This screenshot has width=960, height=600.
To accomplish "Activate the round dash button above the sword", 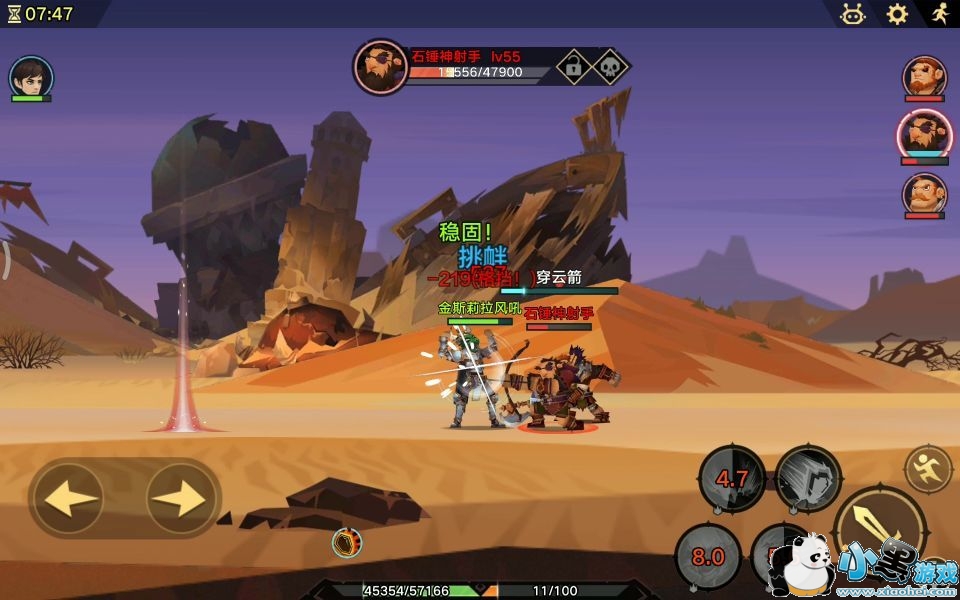I will pos(928,468).
